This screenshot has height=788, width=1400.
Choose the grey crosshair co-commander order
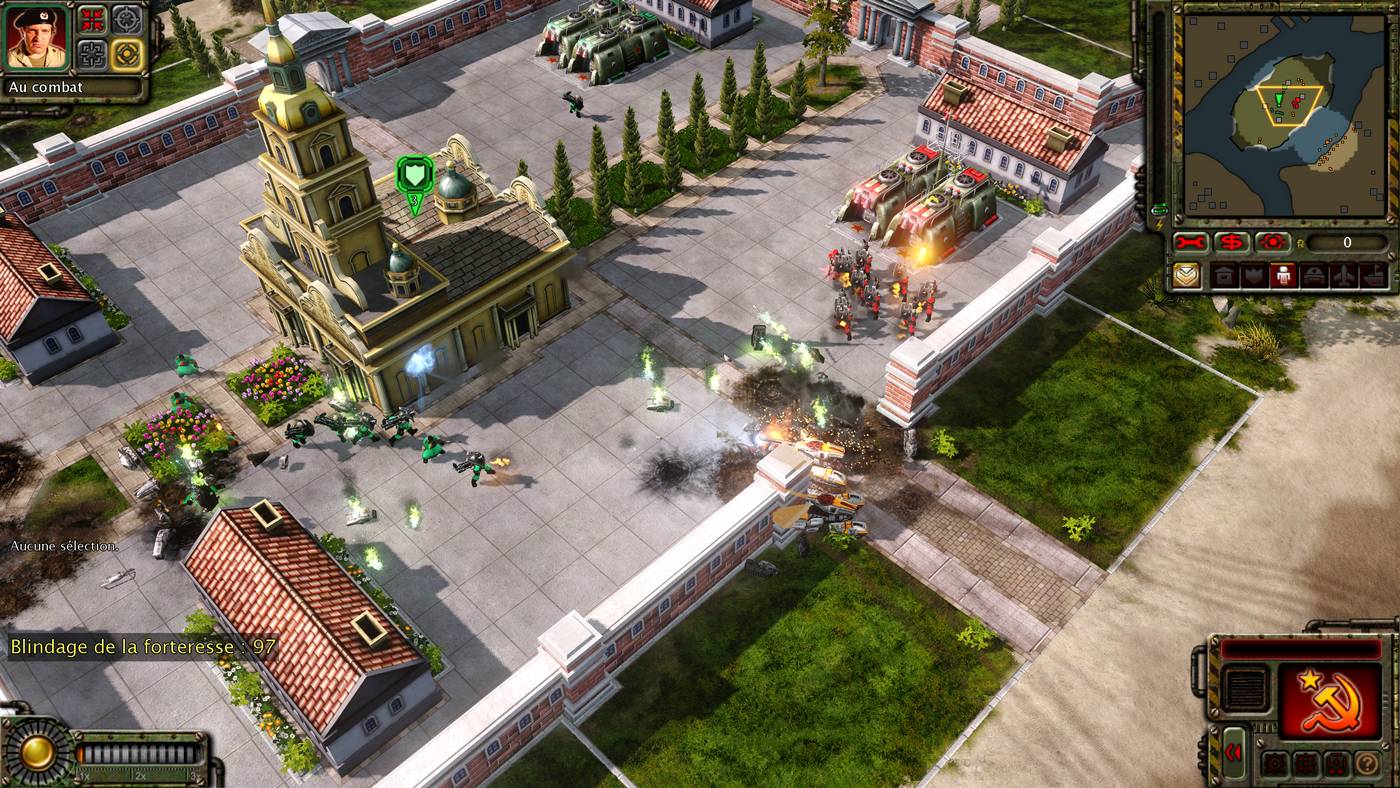tap(126, 19)
